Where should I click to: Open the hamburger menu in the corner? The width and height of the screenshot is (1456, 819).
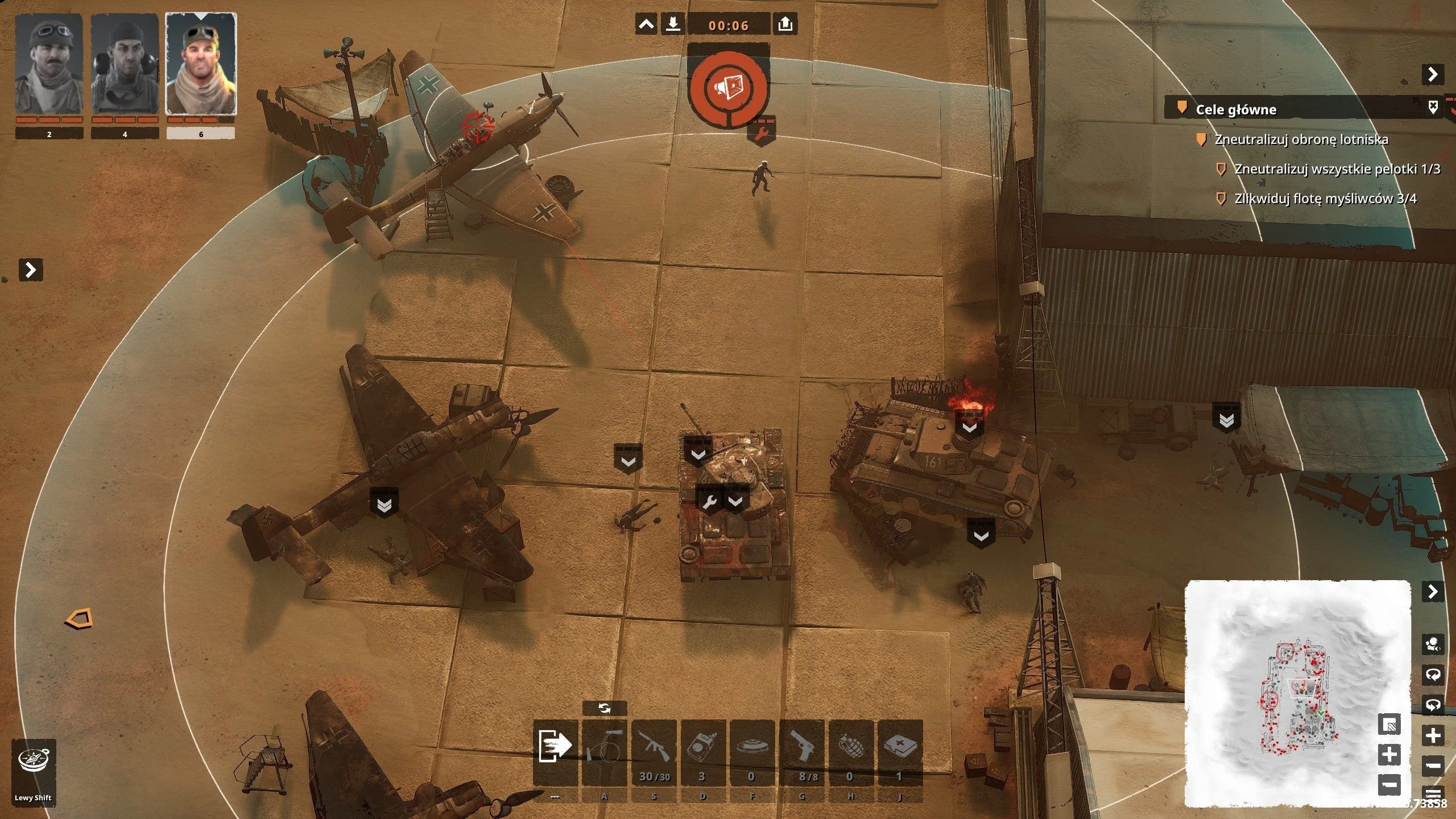click(1433, 794)
